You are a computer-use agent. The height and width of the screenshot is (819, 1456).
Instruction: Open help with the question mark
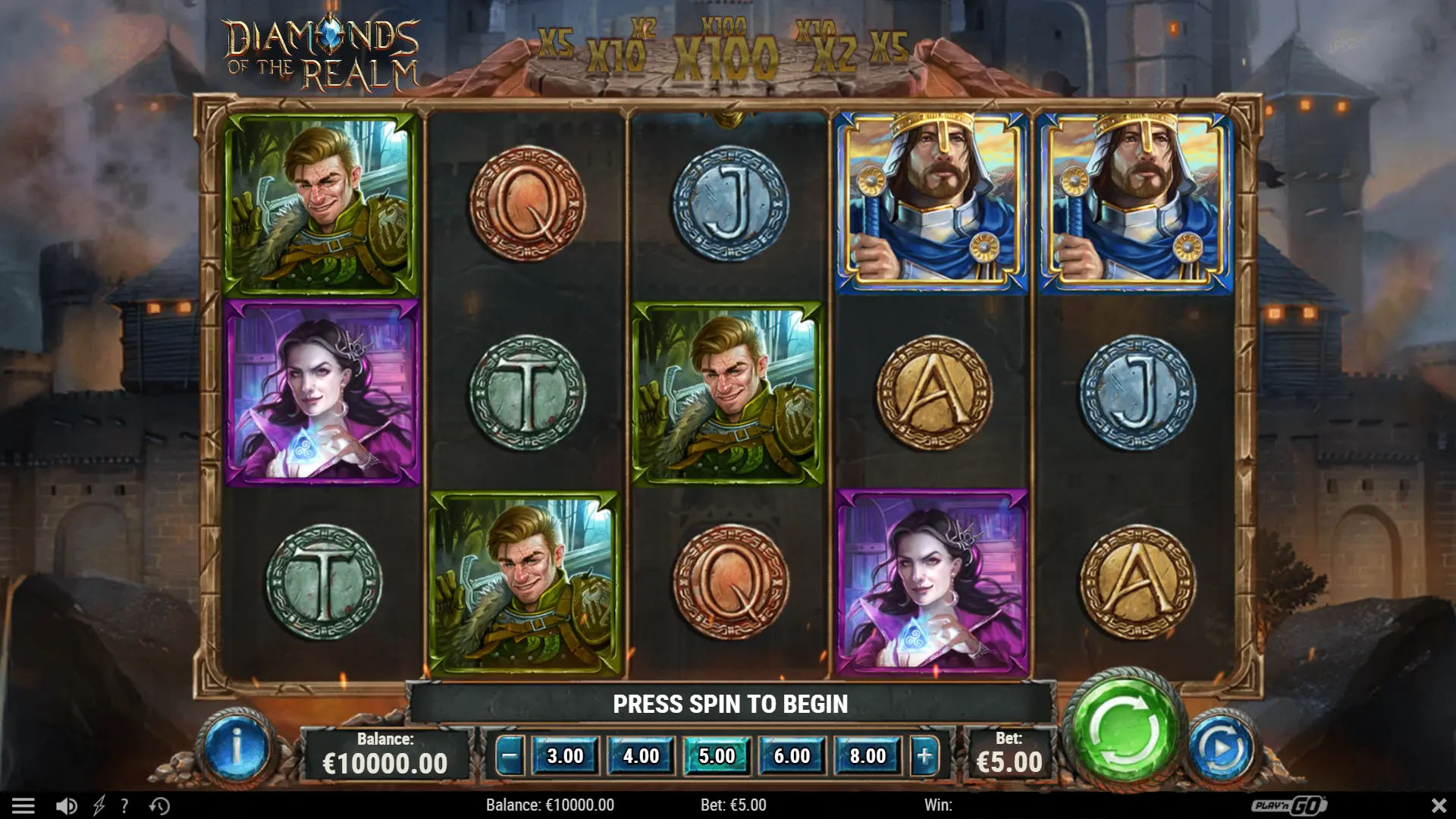(x=124, y=805)
